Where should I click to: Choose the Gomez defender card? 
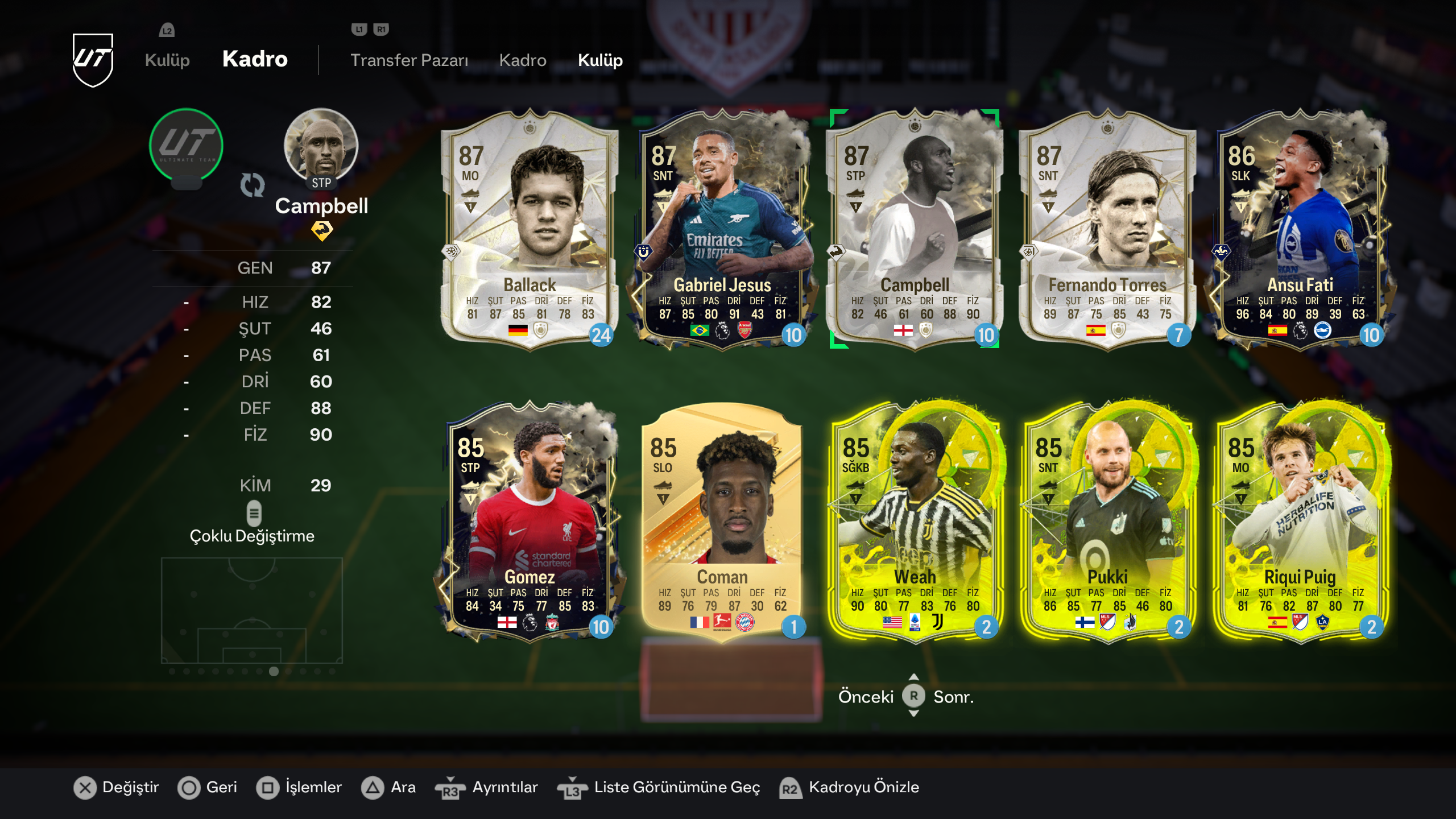529,520
